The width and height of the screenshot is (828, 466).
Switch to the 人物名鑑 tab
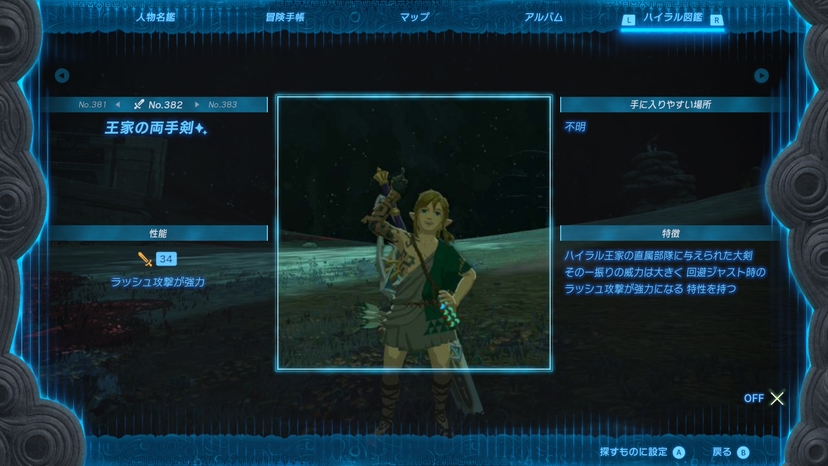(155, 17)
